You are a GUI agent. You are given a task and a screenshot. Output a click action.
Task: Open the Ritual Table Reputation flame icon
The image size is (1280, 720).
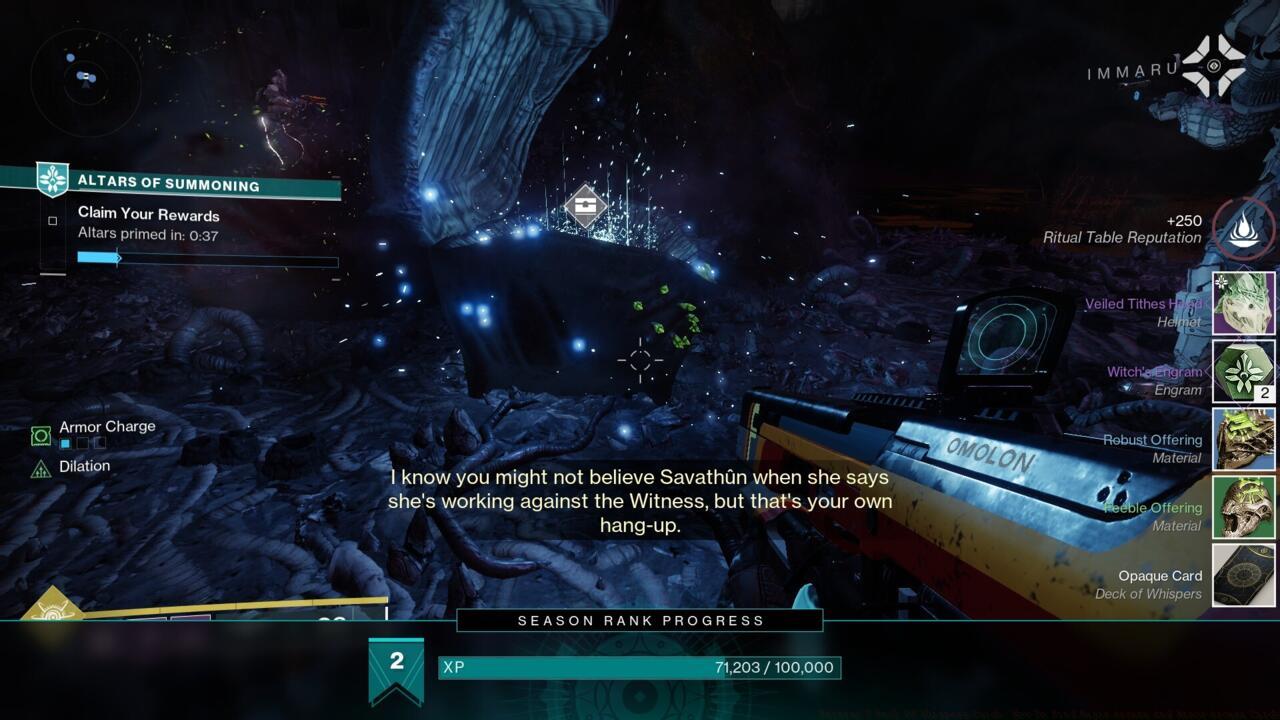(1244, 229)
